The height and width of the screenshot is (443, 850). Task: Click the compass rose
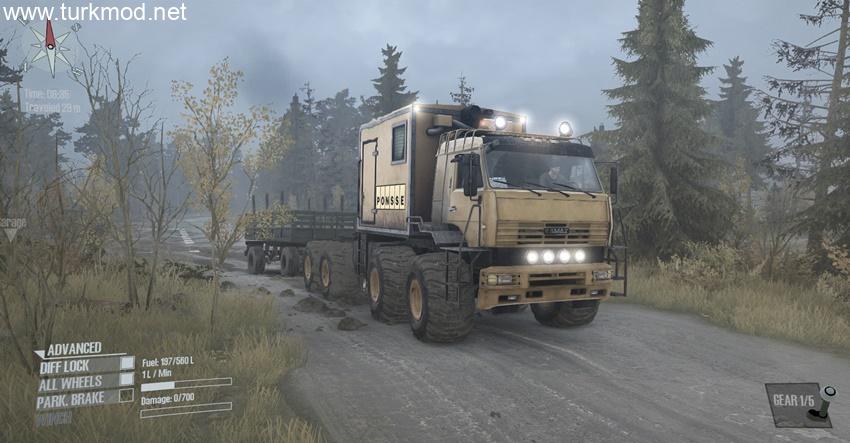(48, 46)
